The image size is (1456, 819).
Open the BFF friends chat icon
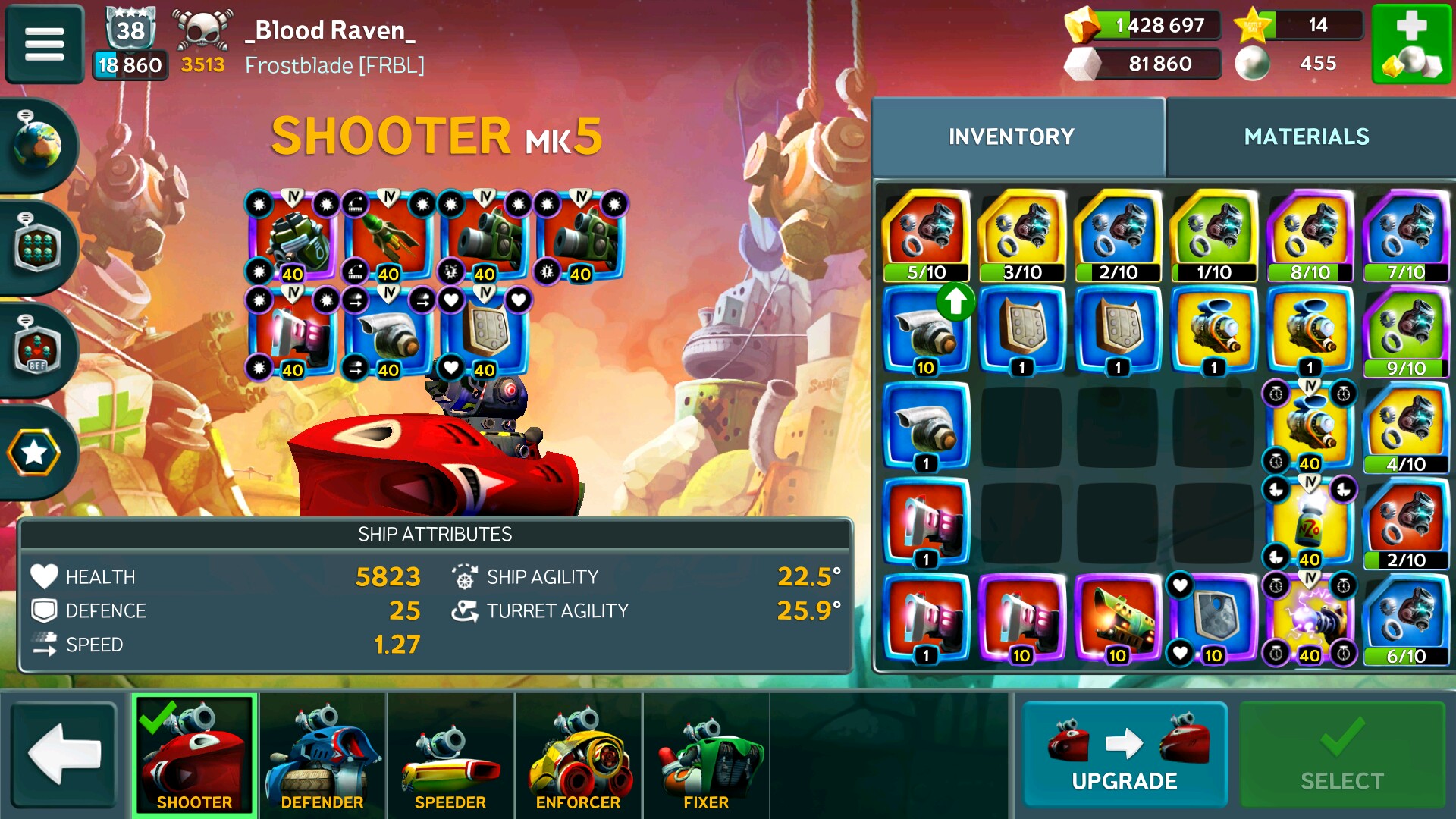click(x=38, y=350)
